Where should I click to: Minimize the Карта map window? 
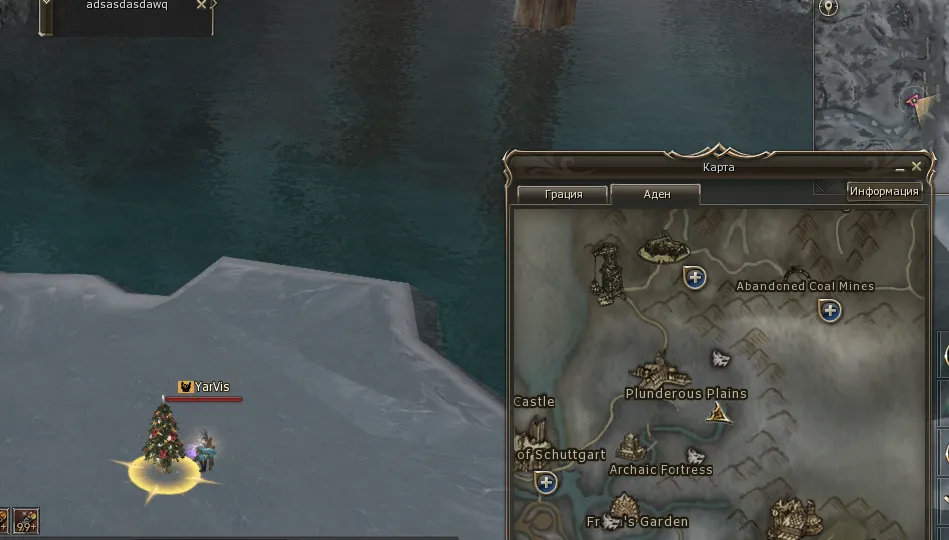(x=901, y=168)
